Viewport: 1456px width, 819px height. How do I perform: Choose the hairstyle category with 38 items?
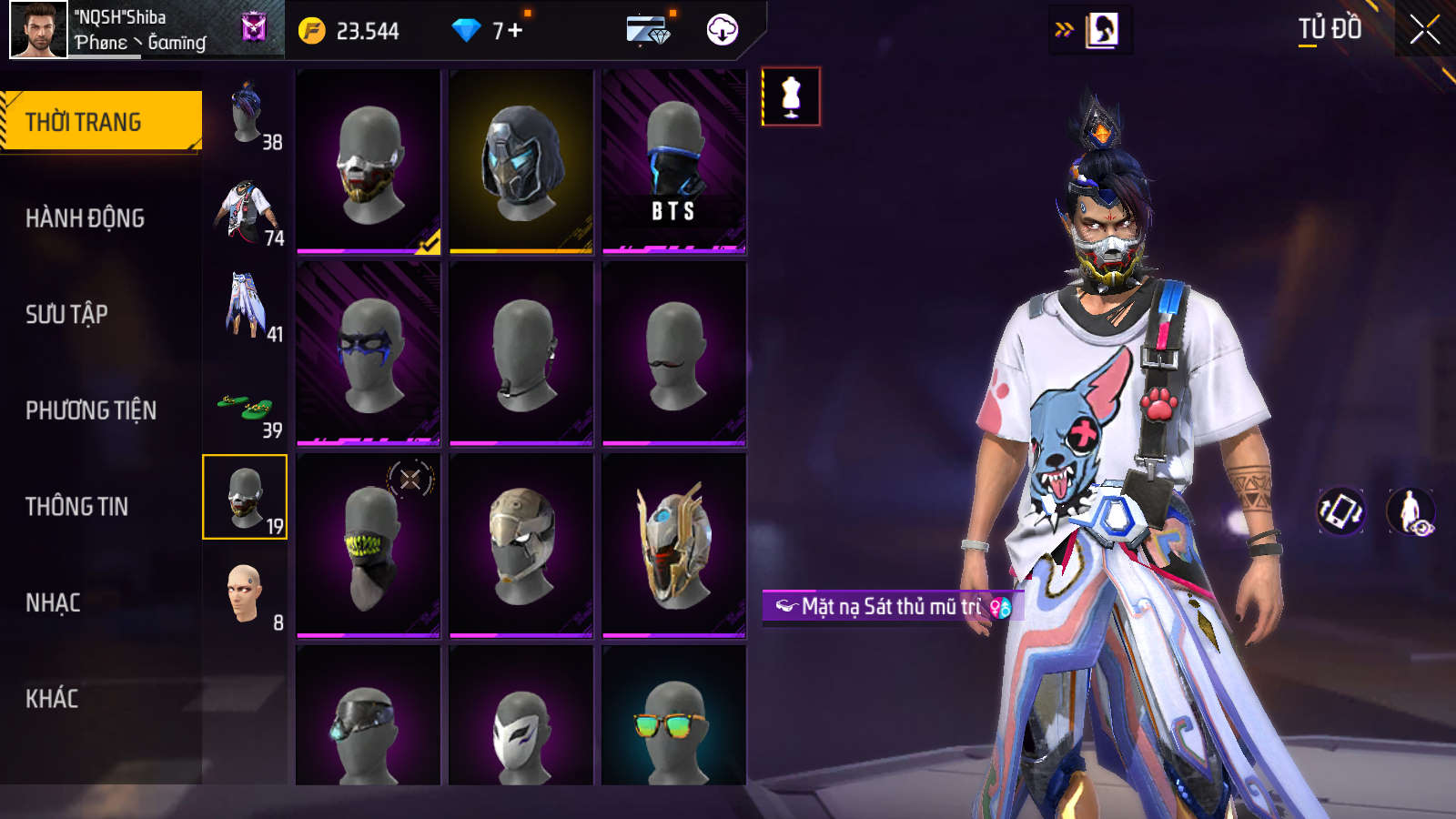(x=246, y=115)
